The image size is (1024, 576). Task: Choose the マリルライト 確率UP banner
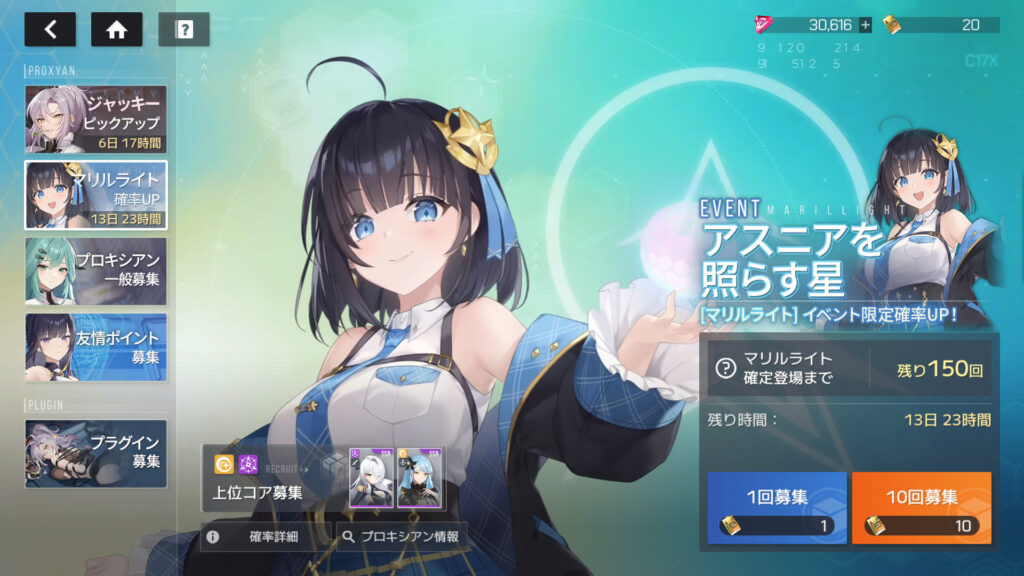[96, 195]
